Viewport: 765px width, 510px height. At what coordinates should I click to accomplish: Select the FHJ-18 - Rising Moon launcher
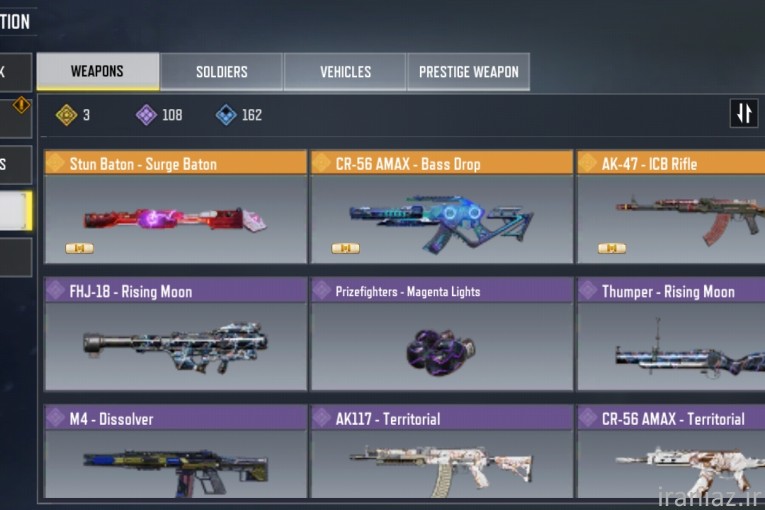[x=175, y=335]
